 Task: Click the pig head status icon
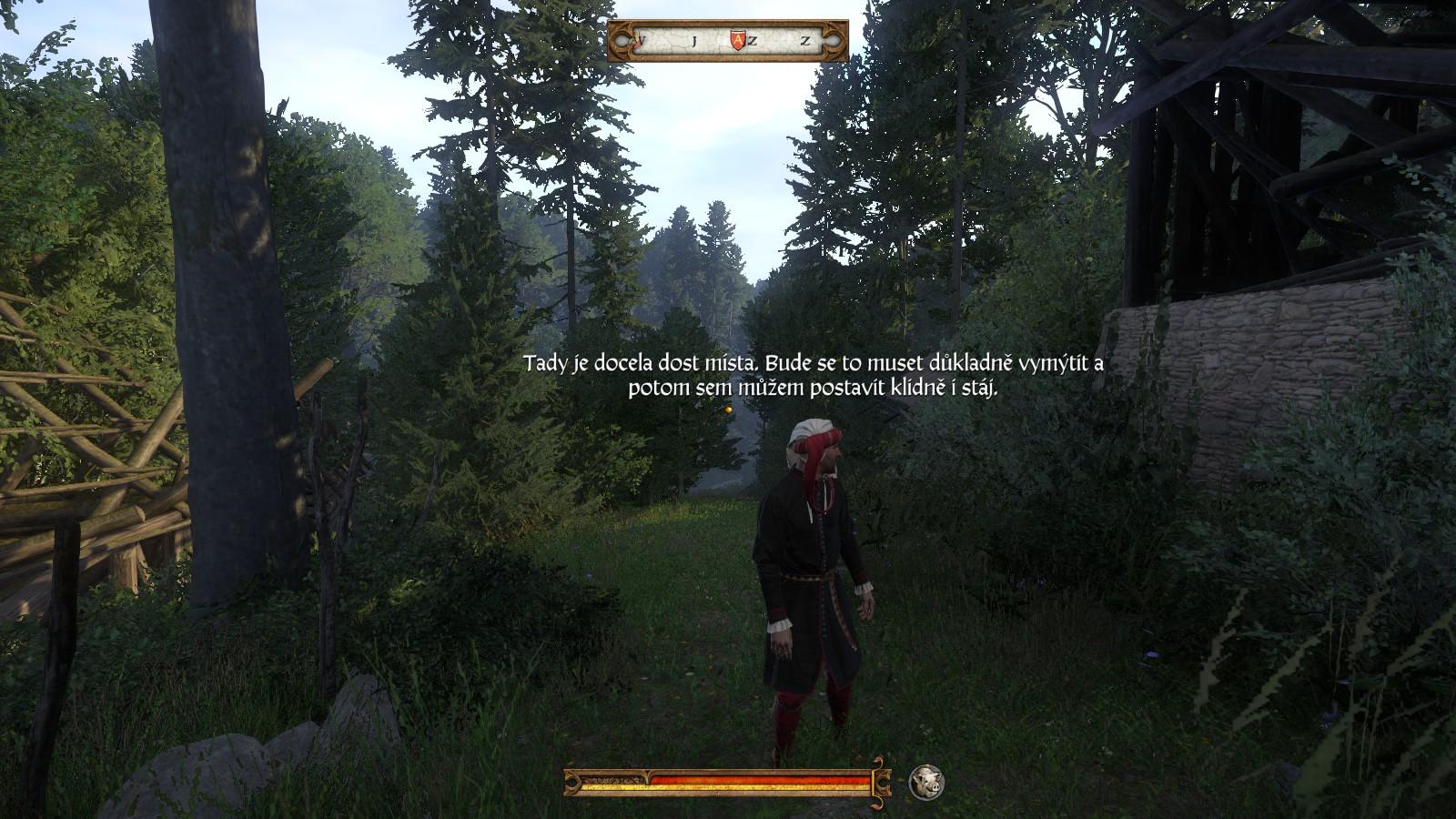pos(925,782)
